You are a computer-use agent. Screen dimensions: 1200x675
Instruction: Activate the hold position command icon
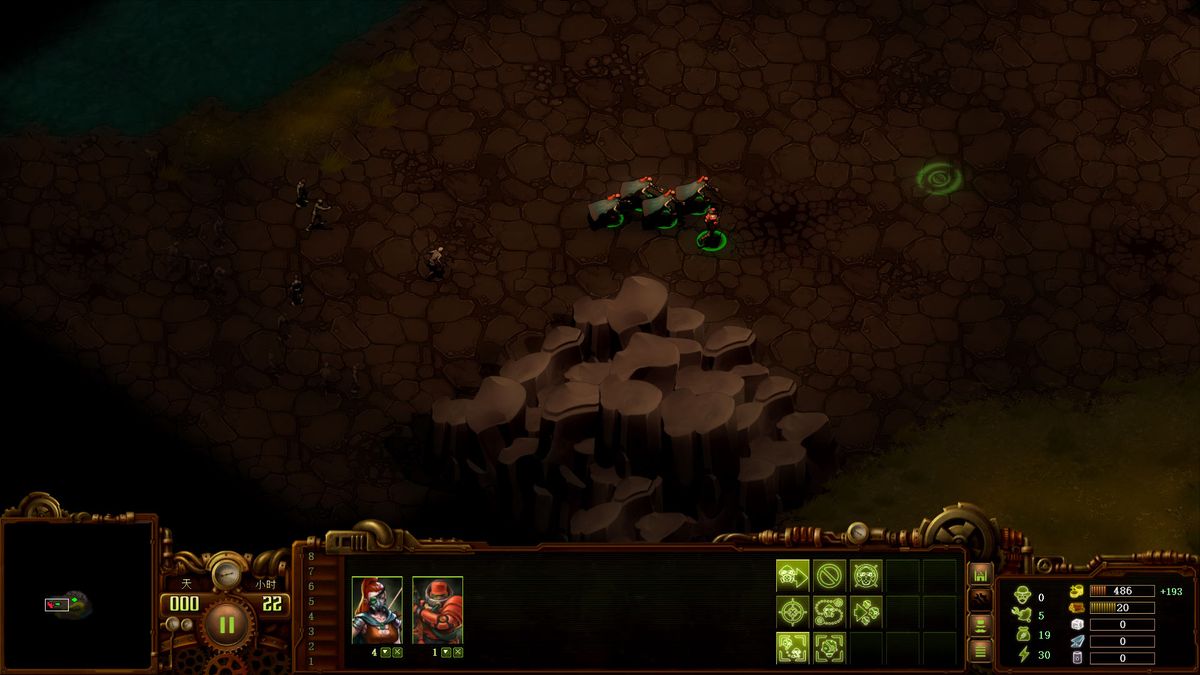click(866, 575)
